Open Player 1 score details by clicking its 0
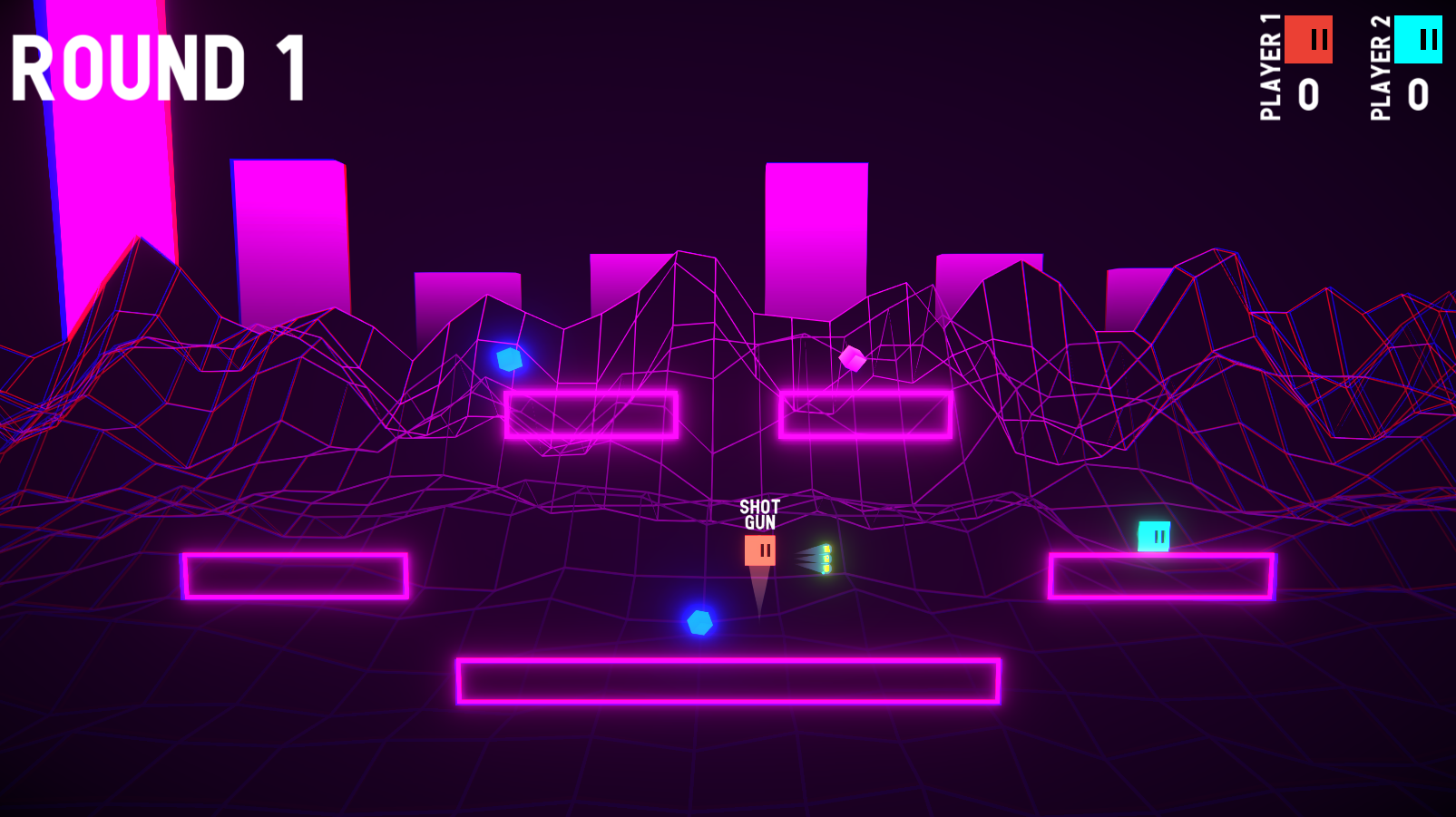Screen dimensions: 1456x817 coord(1308,96)
